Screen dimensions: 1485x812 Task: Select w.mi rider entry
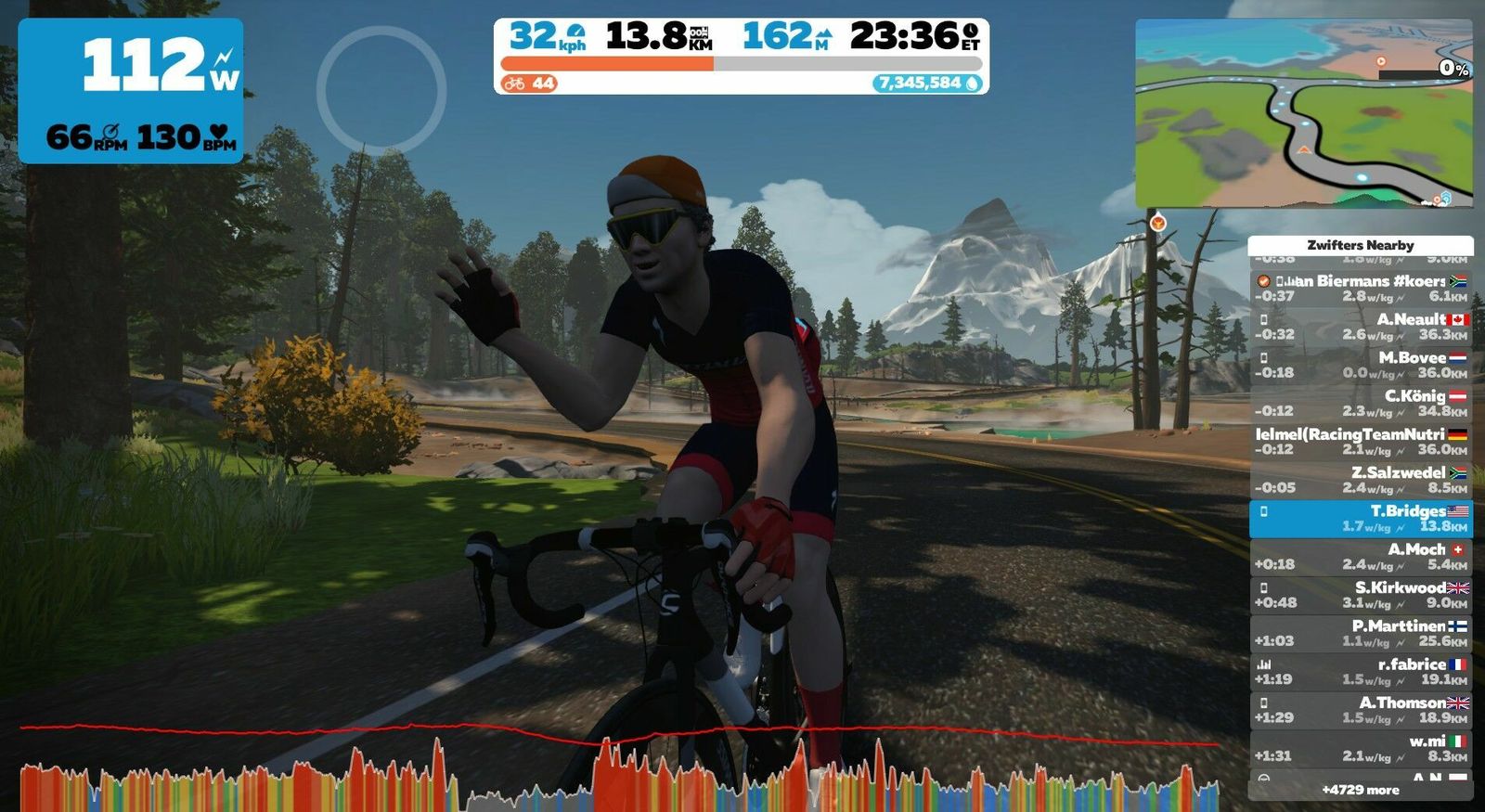coord(1361,748)
